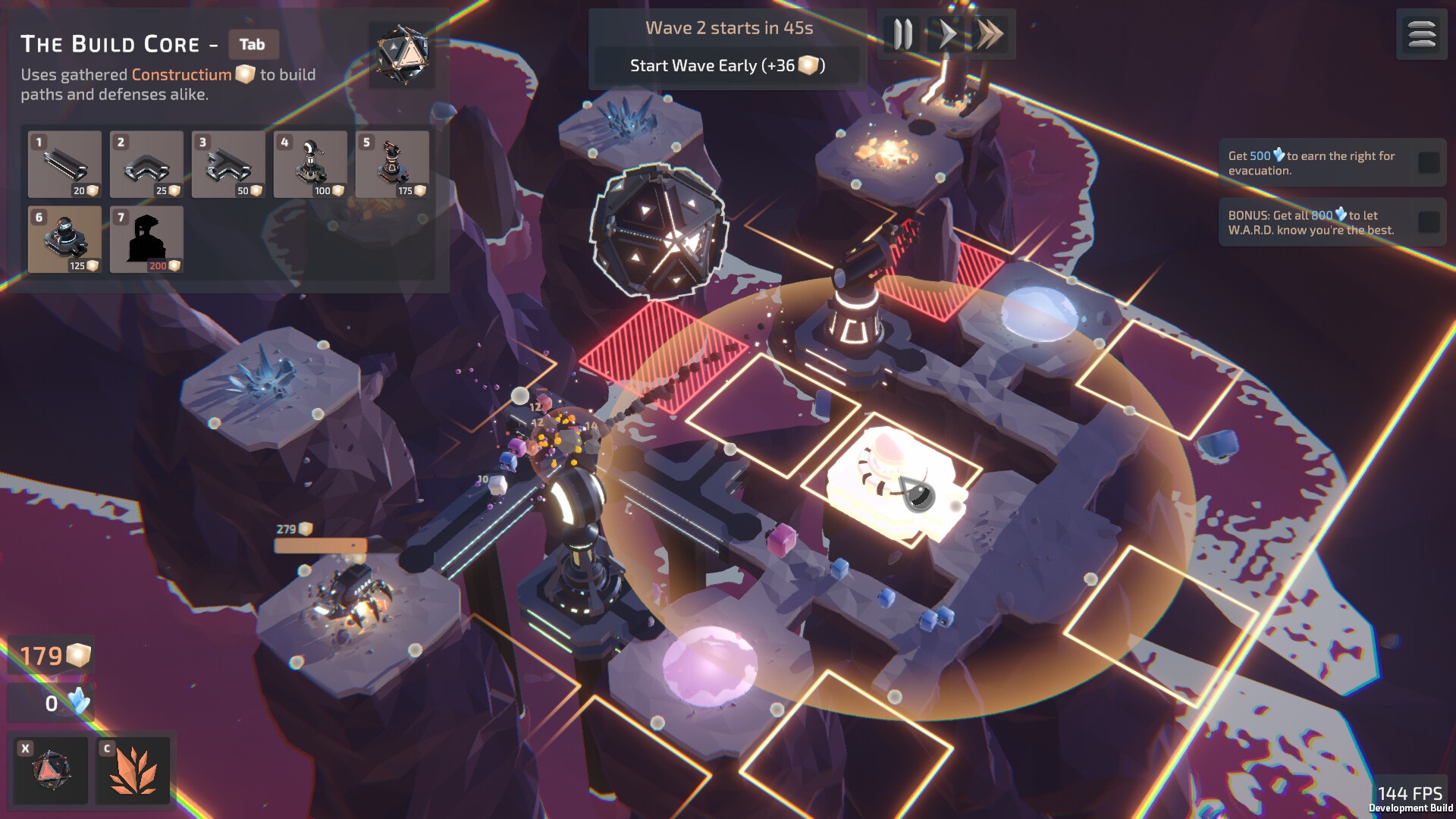Choose the corner path piece costing 25
The image size is (1456, 819).
click(x=146, y=164)
